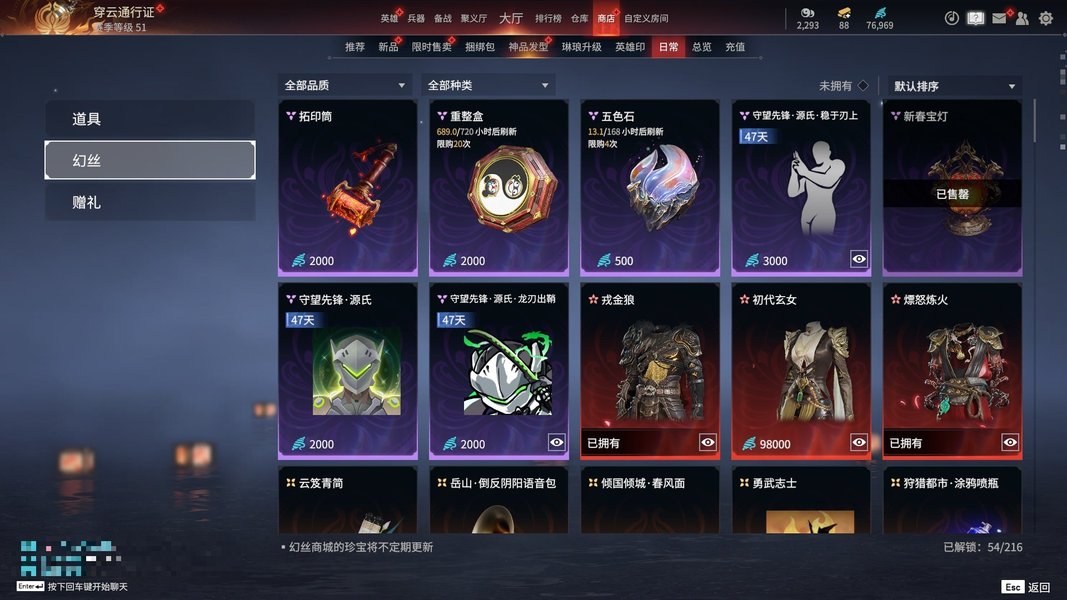
Task: Open the 全部种类 type dropdown
Action: [489, 86]
